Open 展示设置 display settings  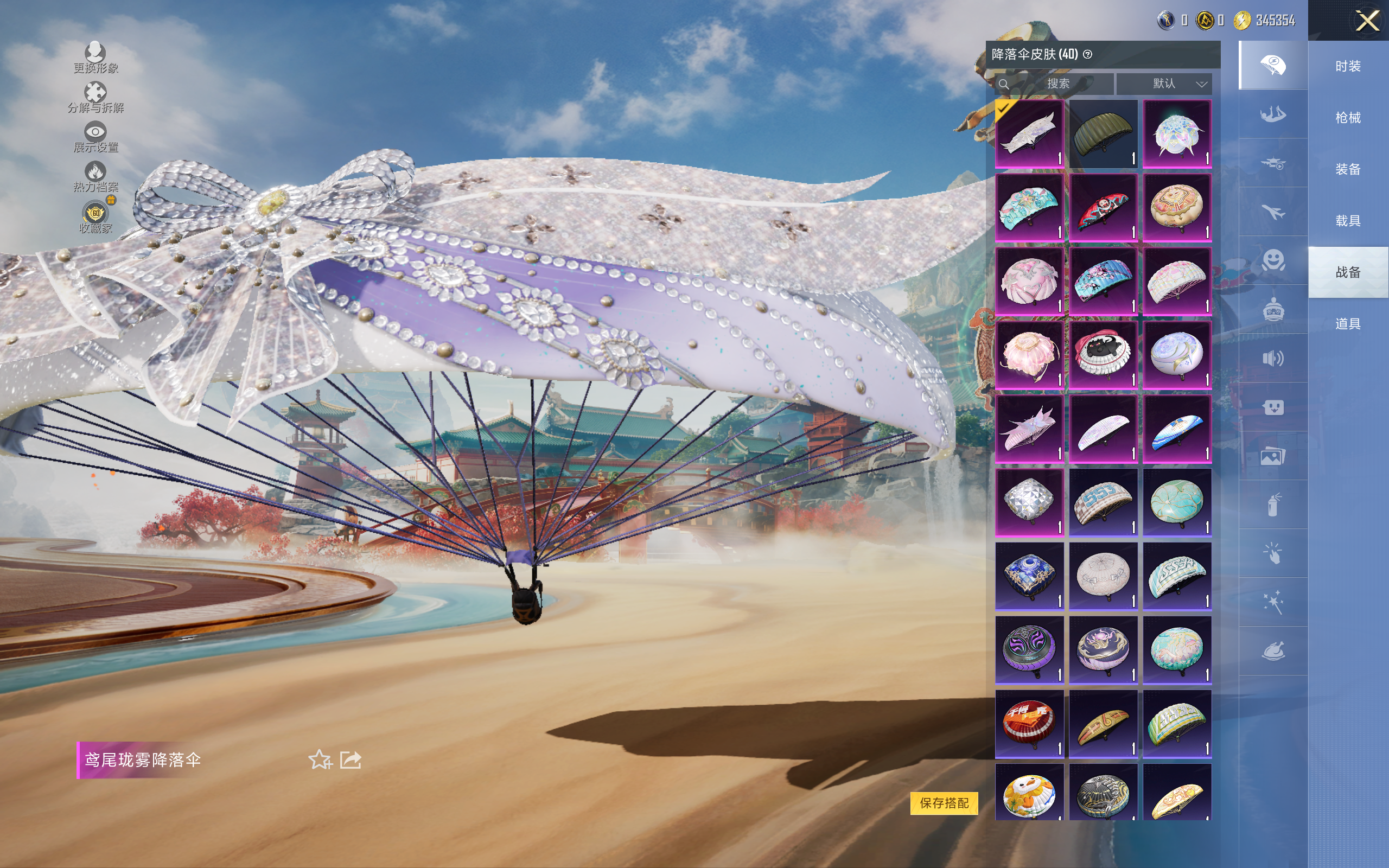95,137
